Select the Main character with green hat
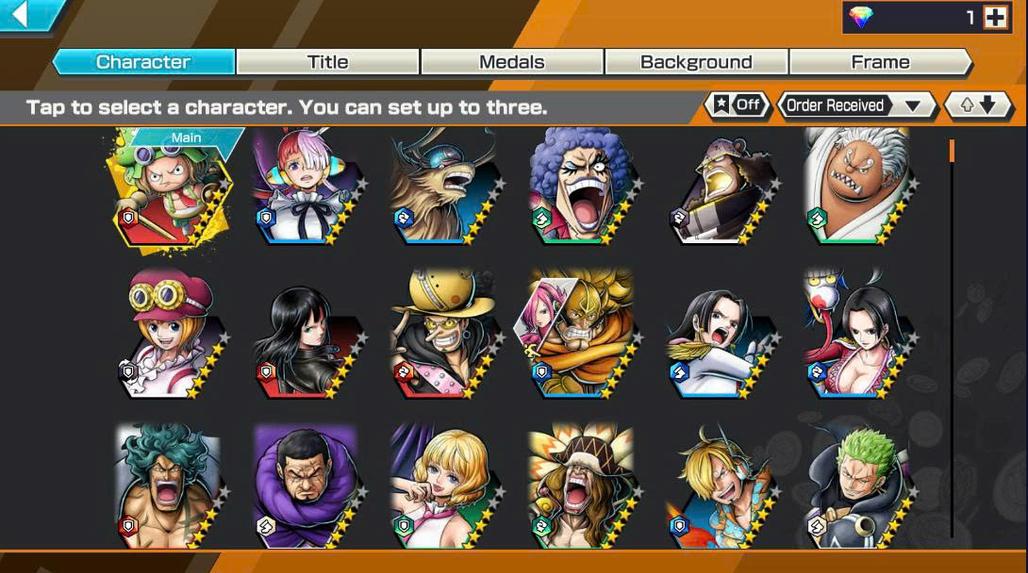Viewport: 1028px width, 573px height. pos(172,190)
